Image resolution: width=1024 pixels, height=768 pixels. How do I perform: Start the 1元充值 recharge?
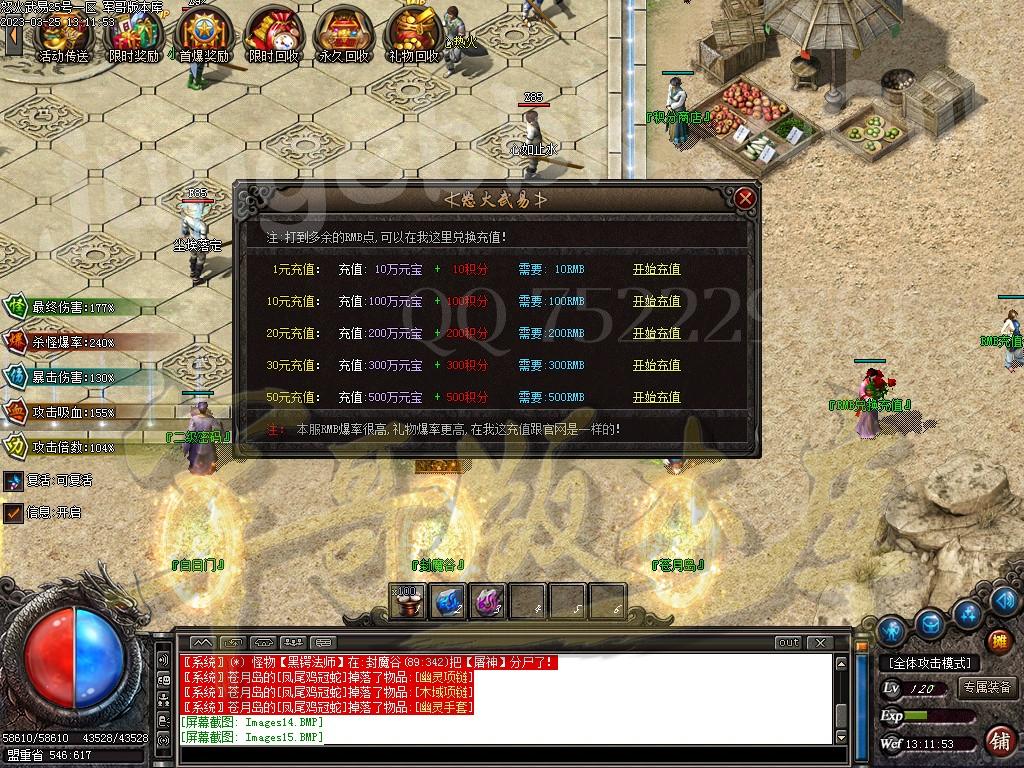click(656, 269)
